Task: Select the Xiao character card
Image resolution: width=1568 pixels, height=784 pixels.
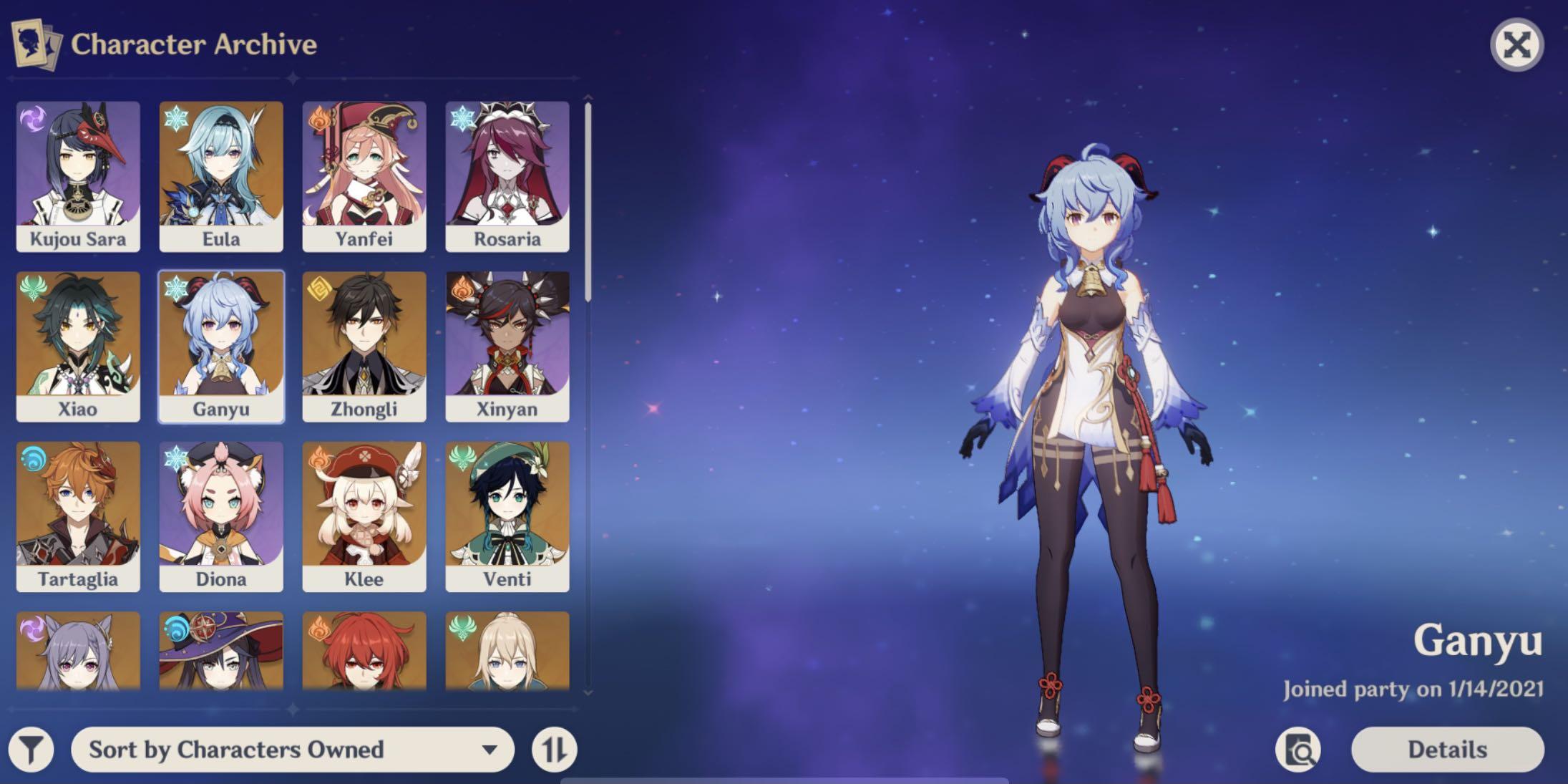Action: [x=78, y=347]
